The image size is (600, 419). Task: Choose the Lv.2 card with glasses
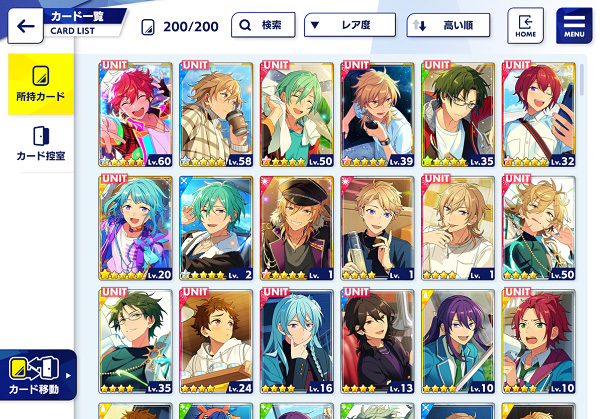point(216,228)
